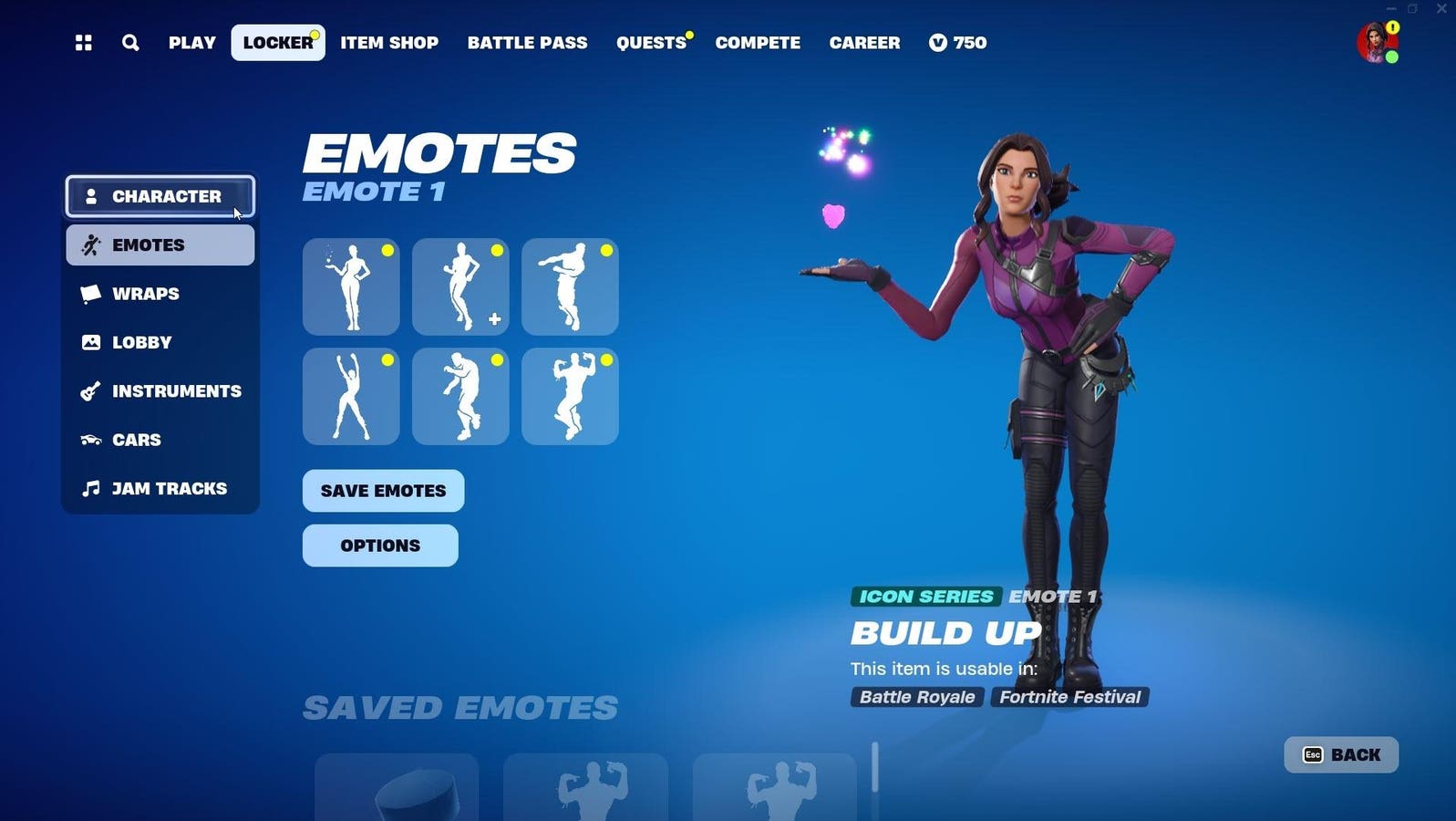Open Jam Tracks via the music note icon
The image size is (1456, 821).
[90, 488]
